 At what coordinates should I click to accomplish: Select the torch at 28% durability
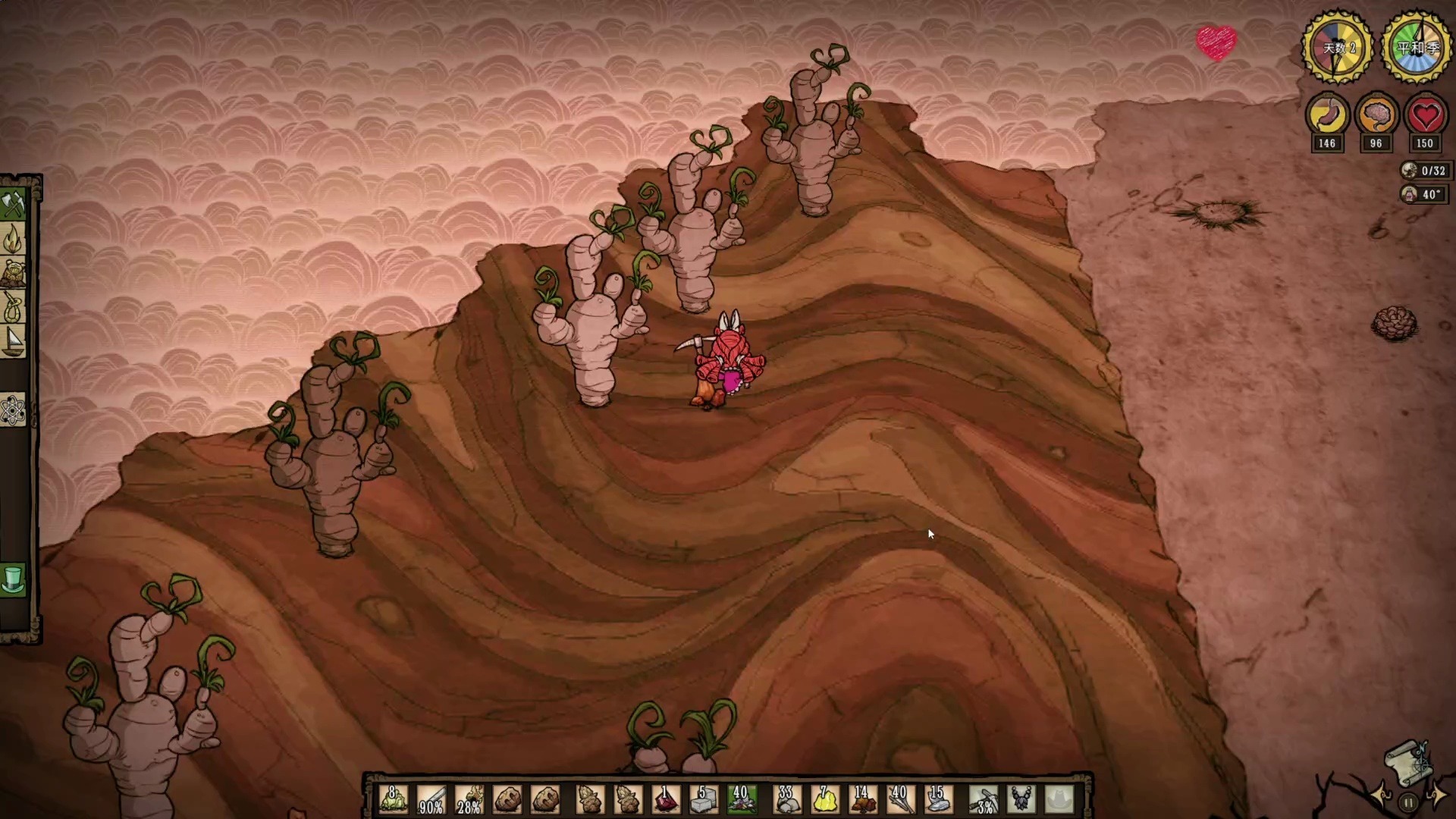coord(469,799)
